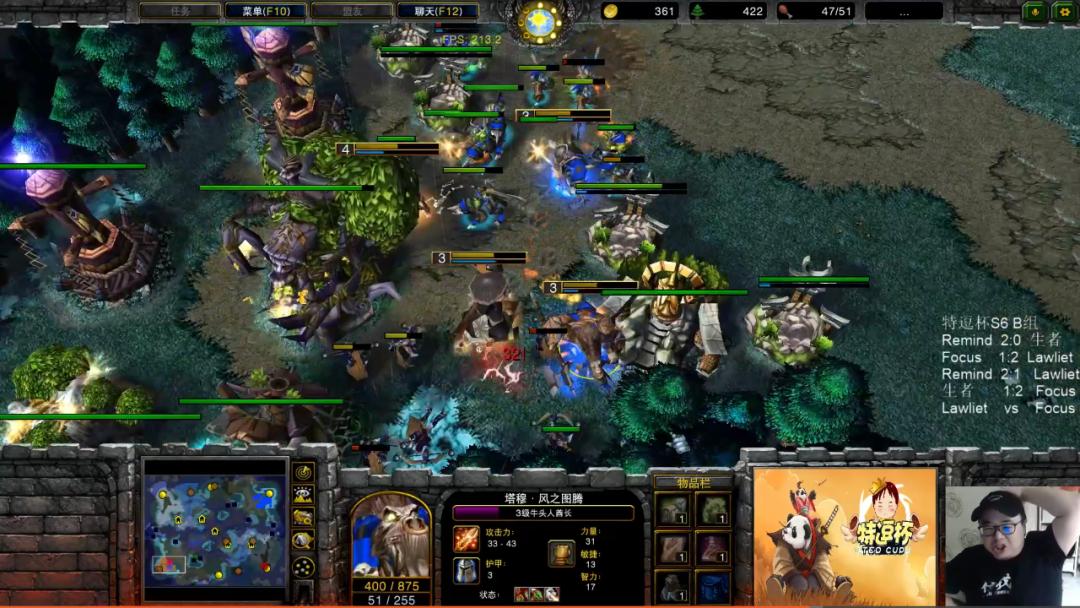This screenshot has height=608, width=1080.
Task: Toggle the formation movement button
Action: (304, 567)
